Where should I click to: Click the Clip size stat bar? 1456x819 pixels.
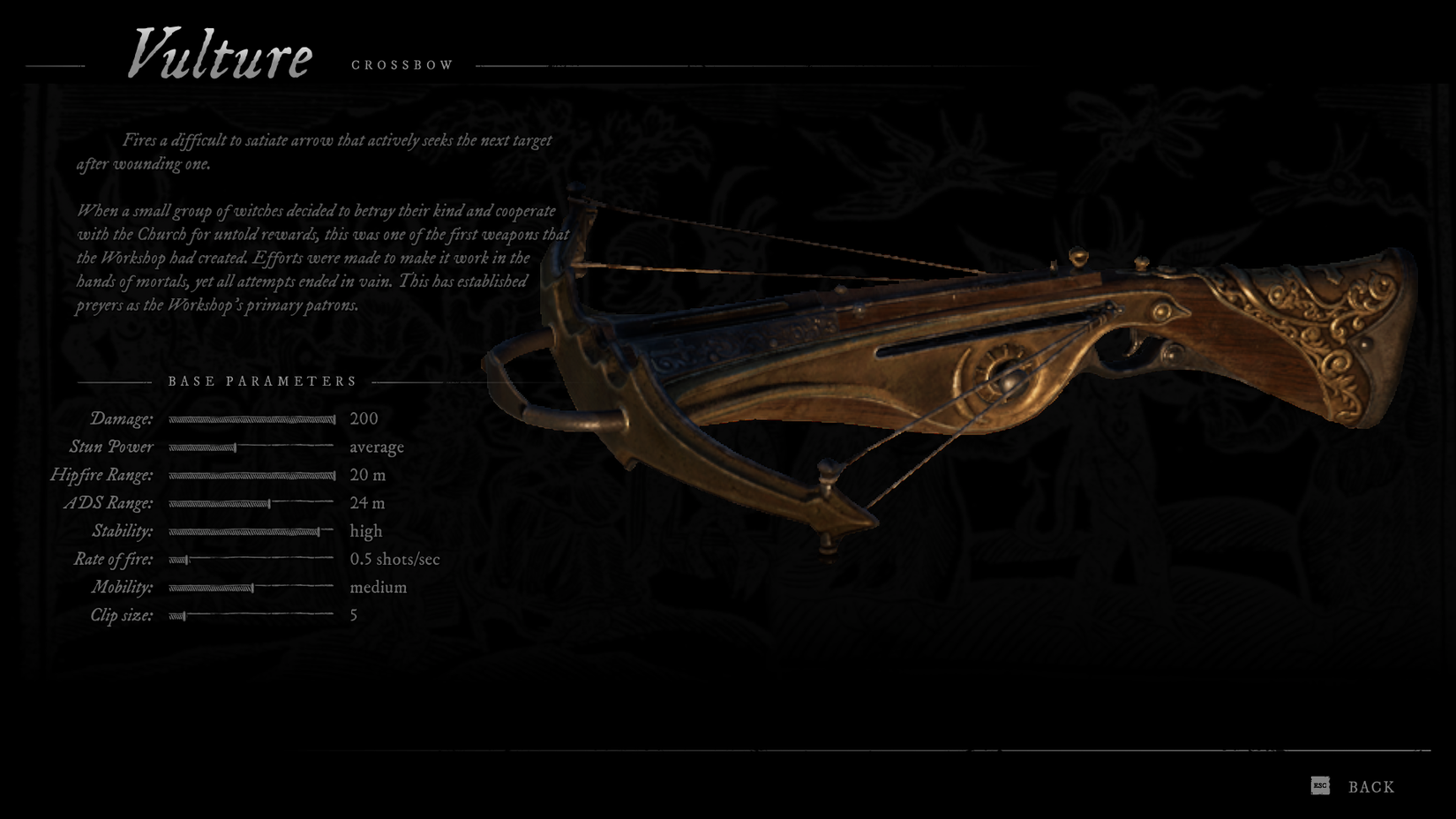pos(251,615)
